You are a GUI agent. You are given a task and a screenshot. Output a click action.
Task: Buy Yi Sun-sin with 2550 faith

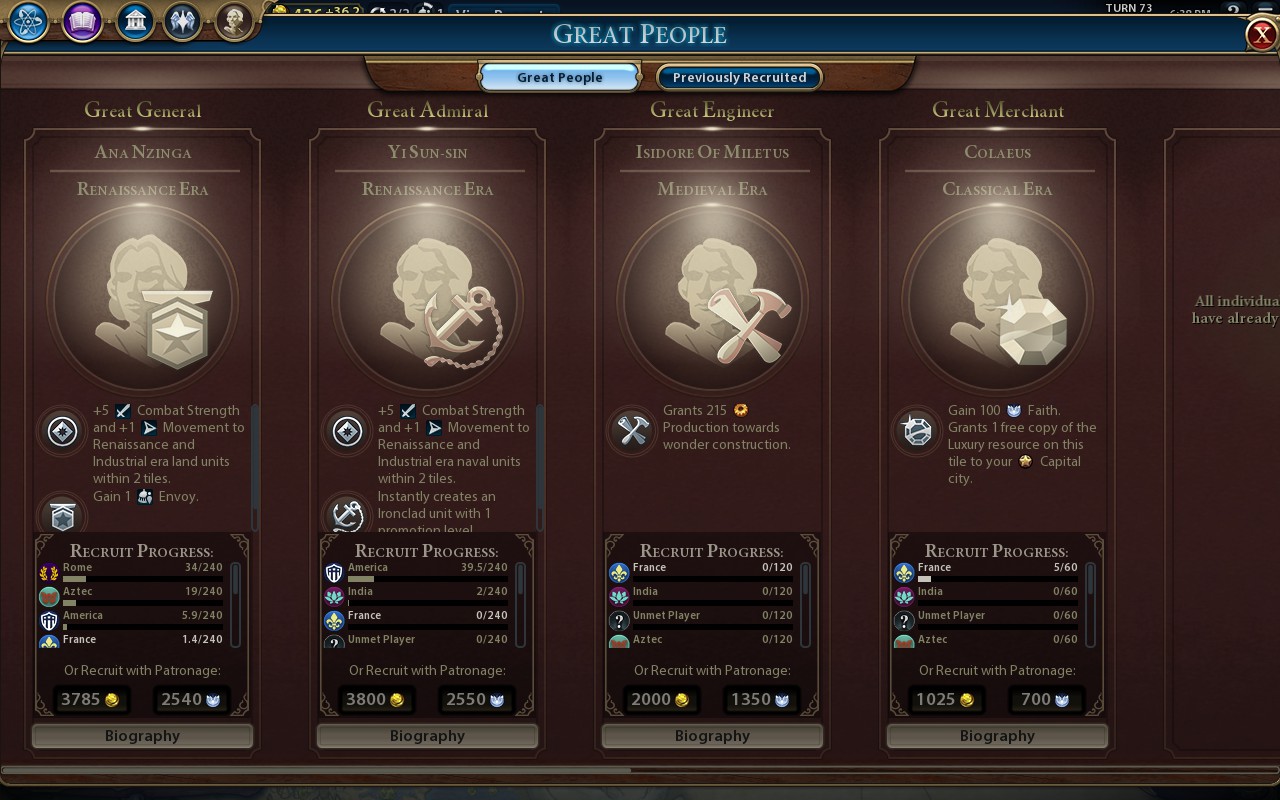[x=477, y=699]
